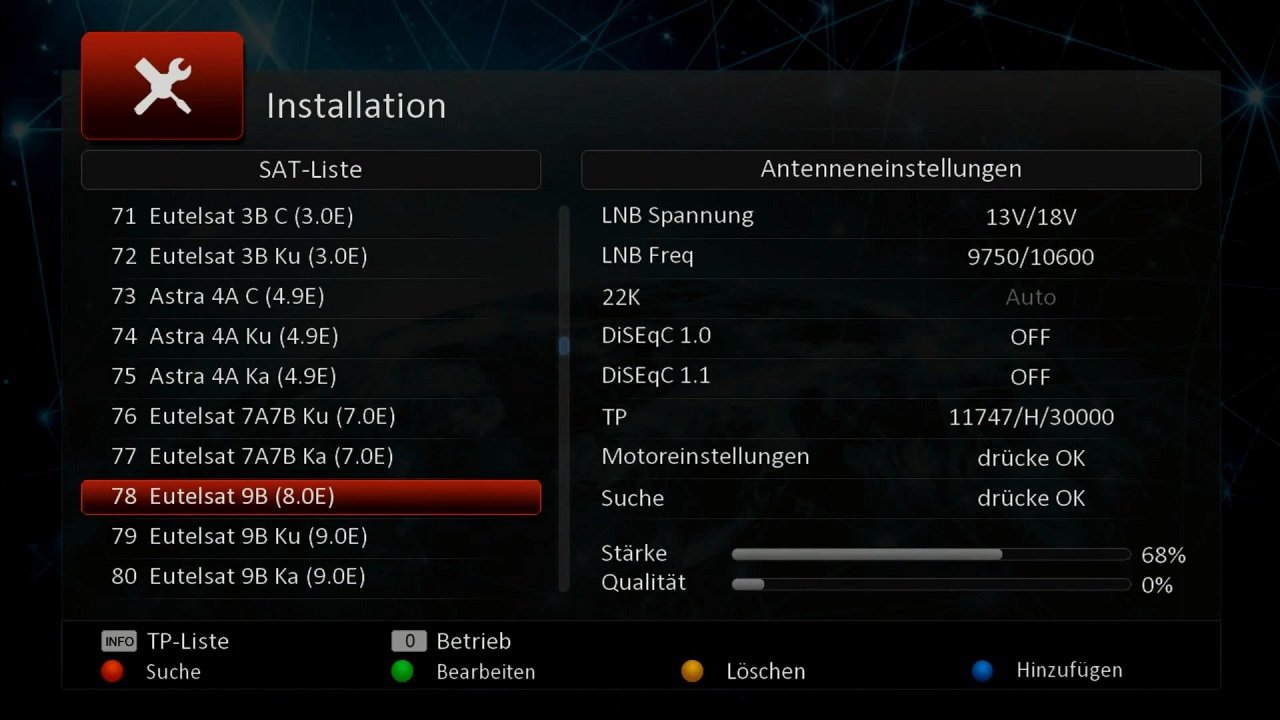Click the Stärke signal strength bar
1280x720 pixels.
point(930,553)
